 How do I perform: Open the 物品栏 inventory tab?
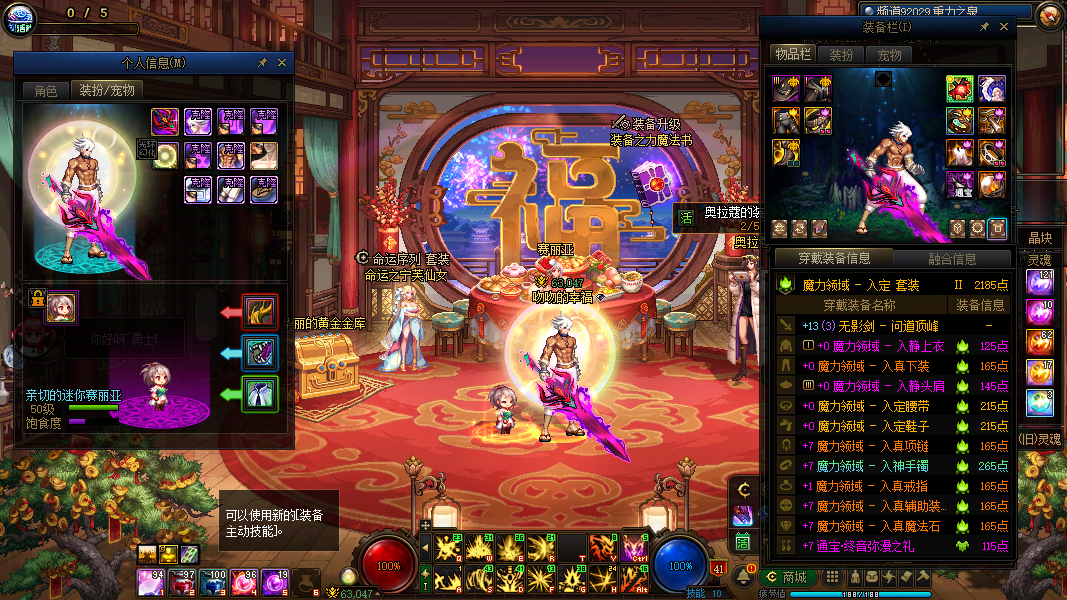pyautogui.click(x=794, y=54)
